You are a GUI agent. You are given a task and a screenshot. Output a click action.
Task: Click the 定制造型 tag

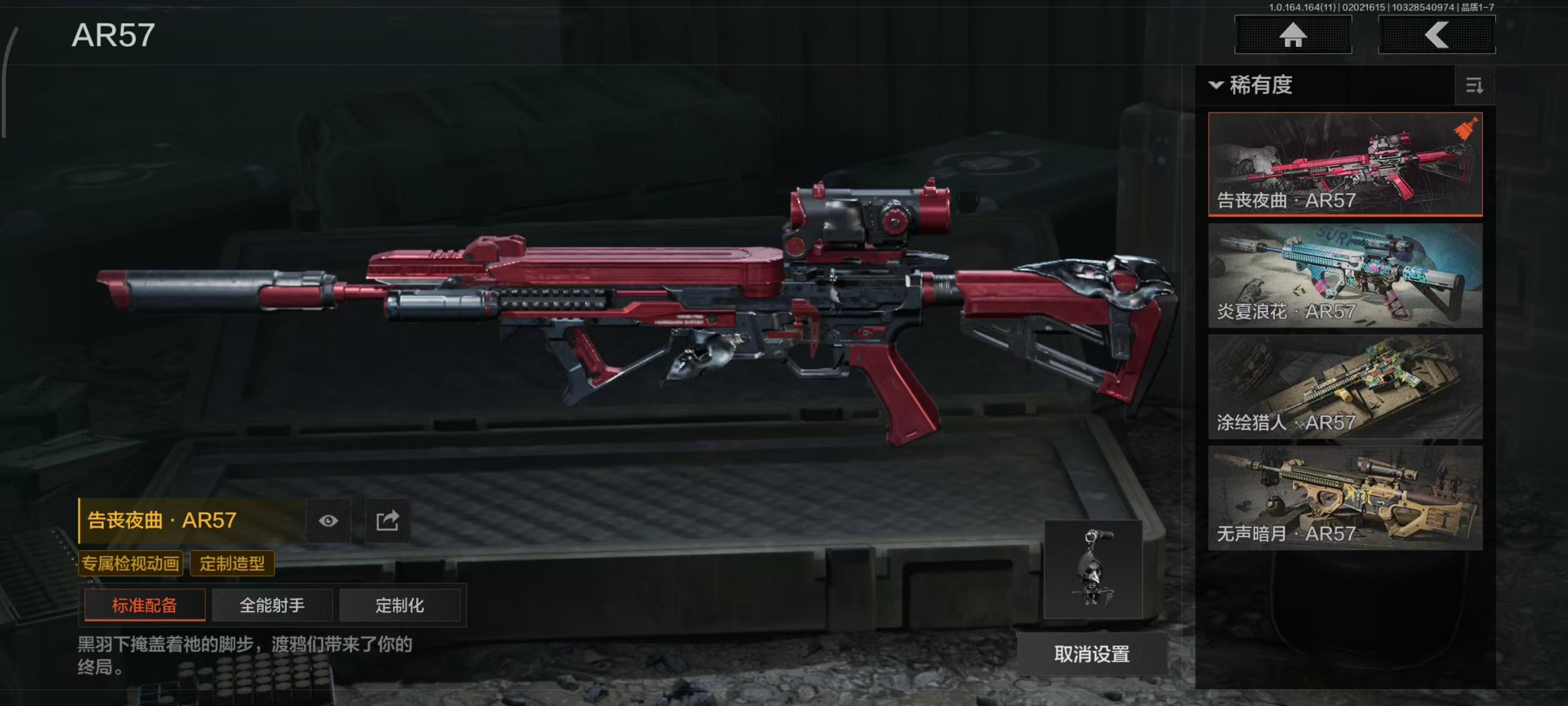[232, 563]
